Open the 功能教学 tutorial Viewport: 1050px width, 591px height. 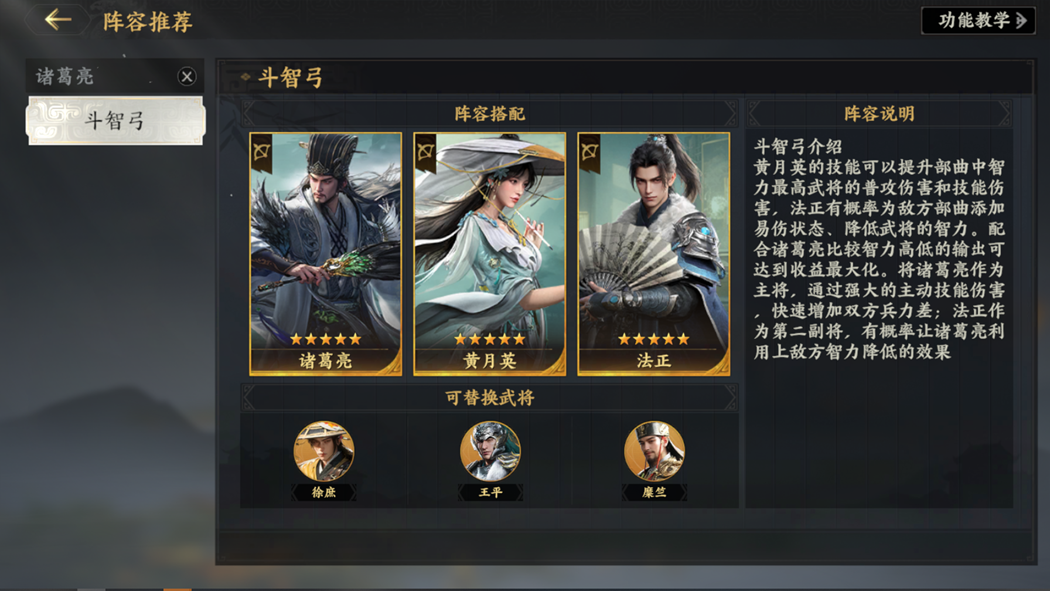coord(977,20)
